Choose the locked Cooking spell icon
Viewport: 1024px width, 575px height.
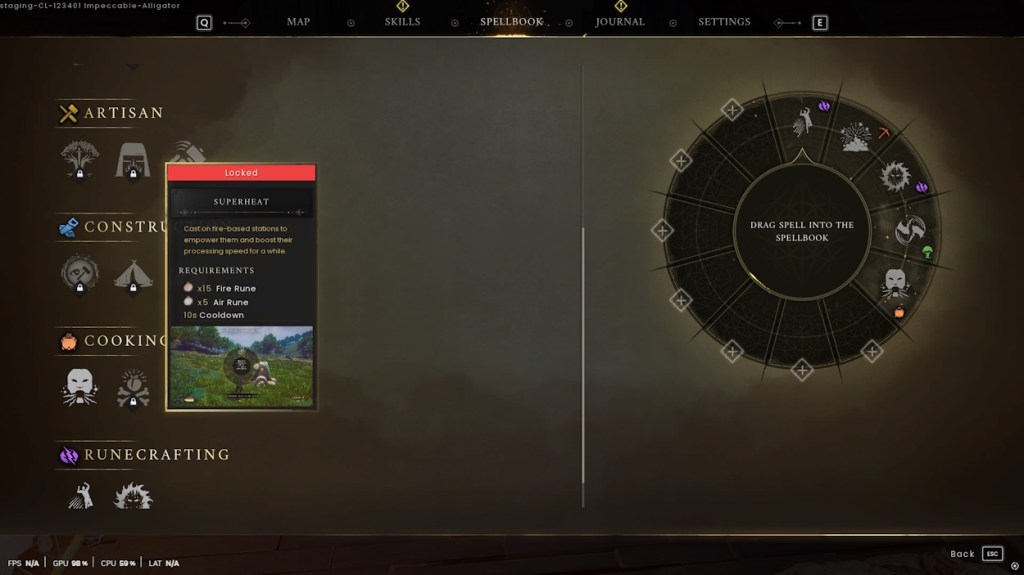(x=133, y=387)
